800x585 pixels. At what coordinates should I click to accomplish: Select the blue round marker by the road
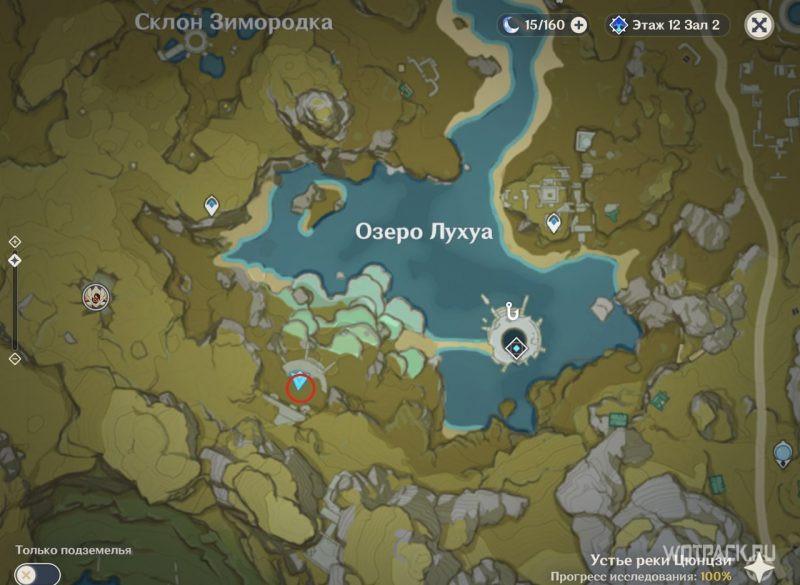point(783,455)
